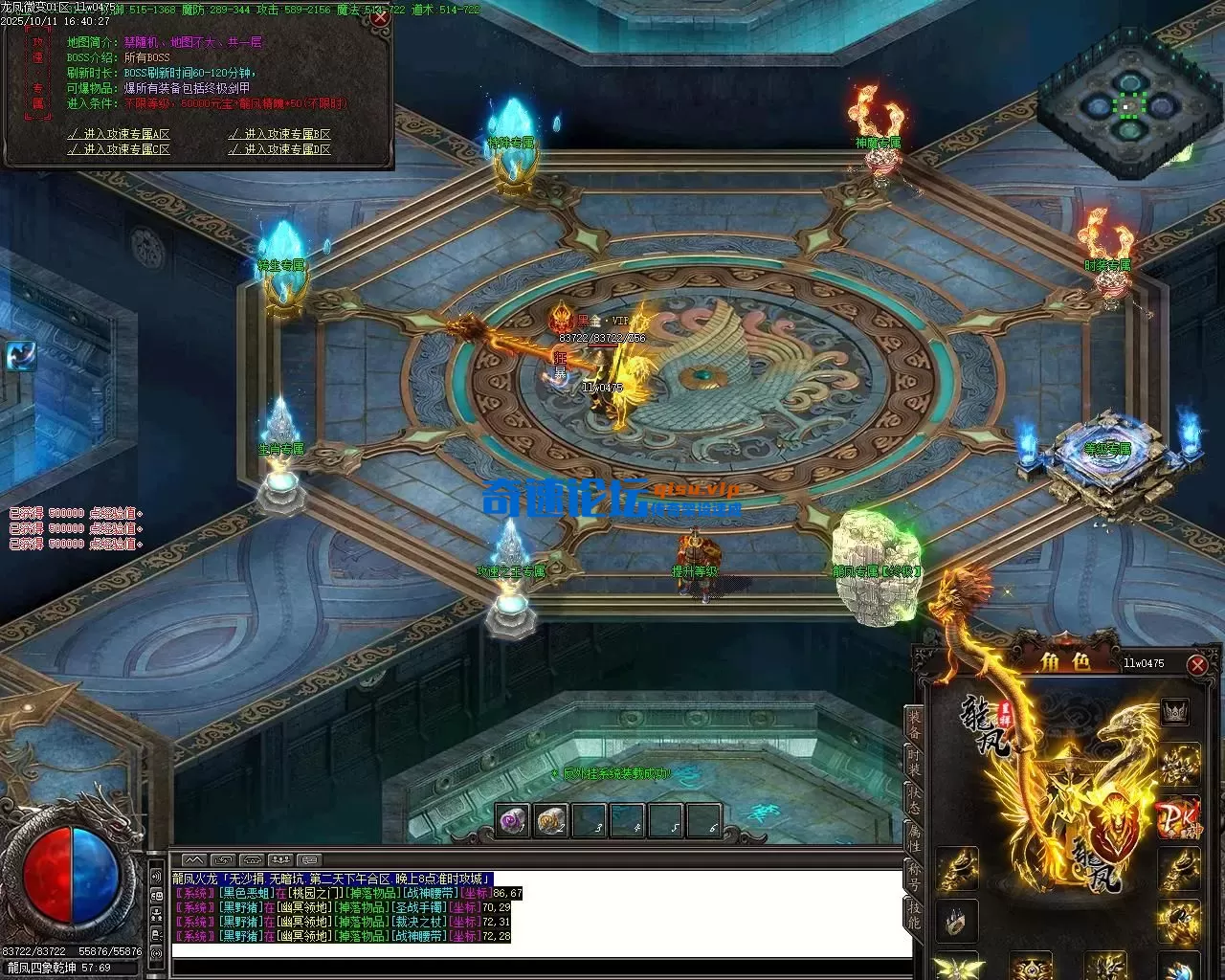Enter 攻速专属 B区
Viewport: 1225px width, 980px height.
tap(280, 134)
